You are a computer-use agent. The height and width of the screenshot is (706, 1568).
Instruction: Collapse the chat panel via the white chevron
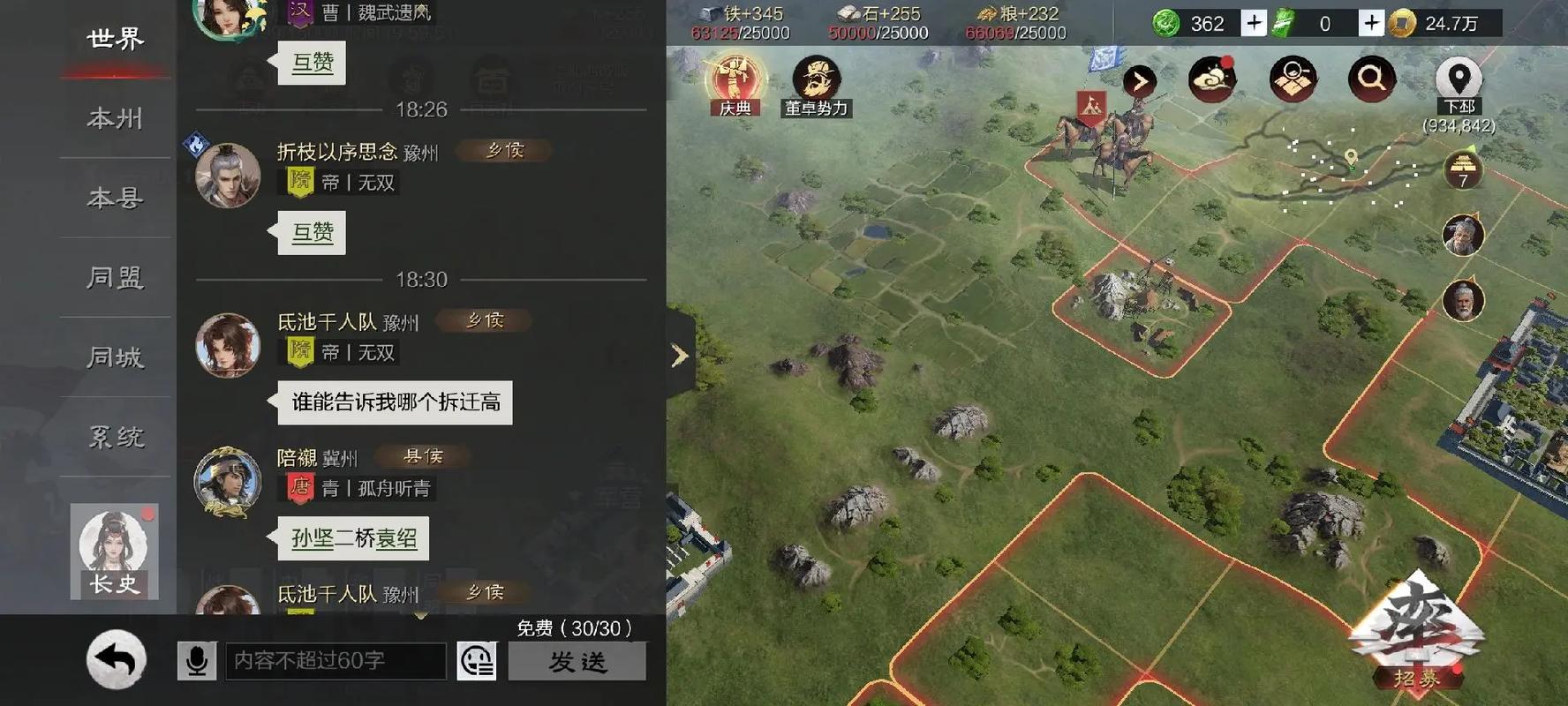[x=678, y=355]
